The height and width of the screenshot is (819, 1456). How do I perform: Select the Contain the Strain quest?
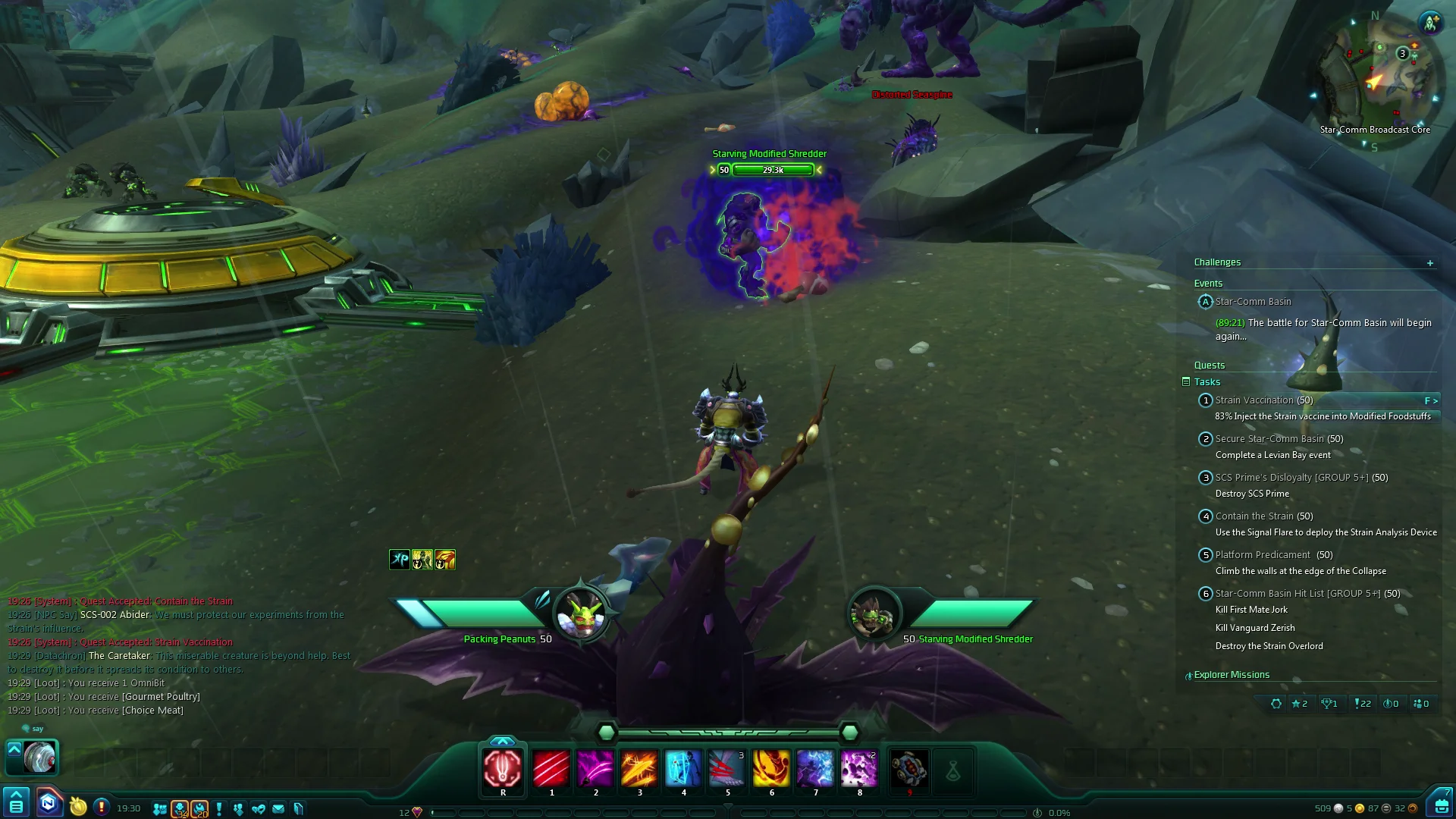click(1263, 516)
